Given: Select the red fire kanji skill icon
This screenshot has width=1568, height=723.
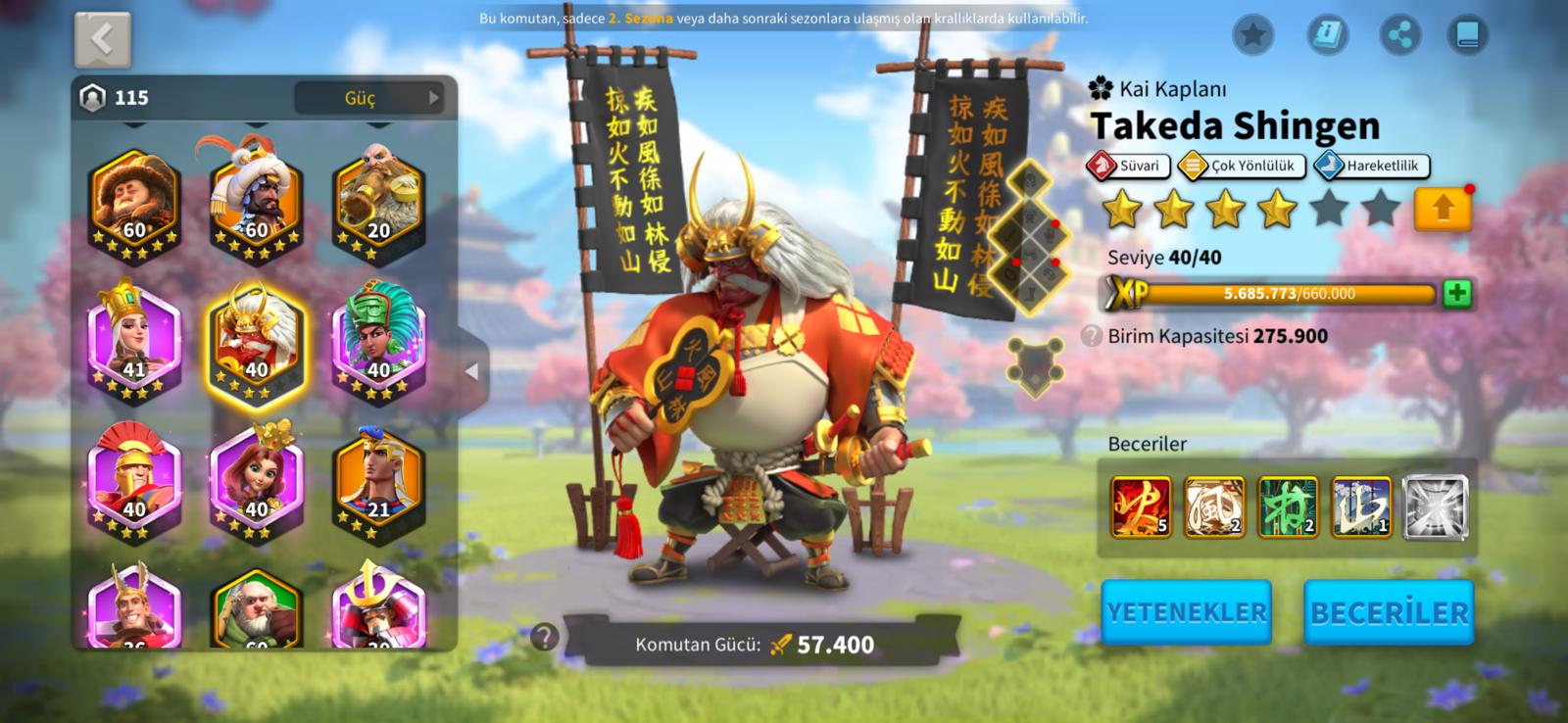Looking at the screenshot, I should [x=1141, y=507].
